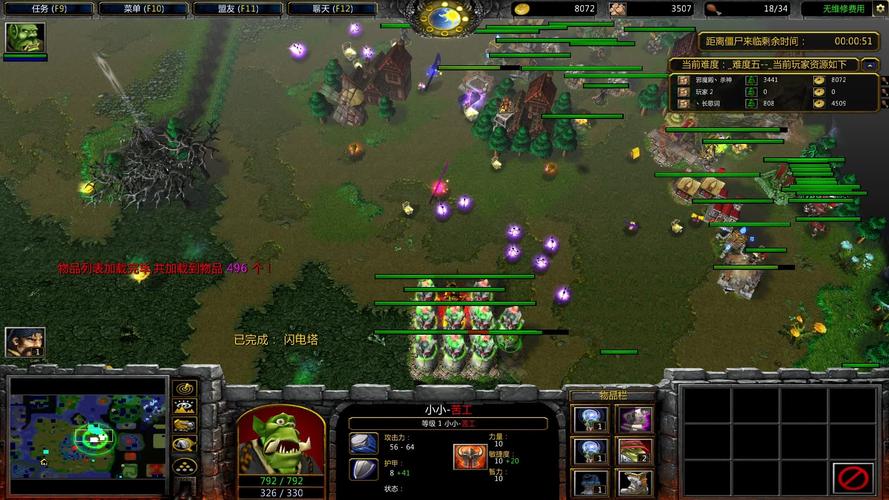Viewport: 889px width, 500px height.
Task: Click the day-night clock indicator
Action: pos(444,15)
